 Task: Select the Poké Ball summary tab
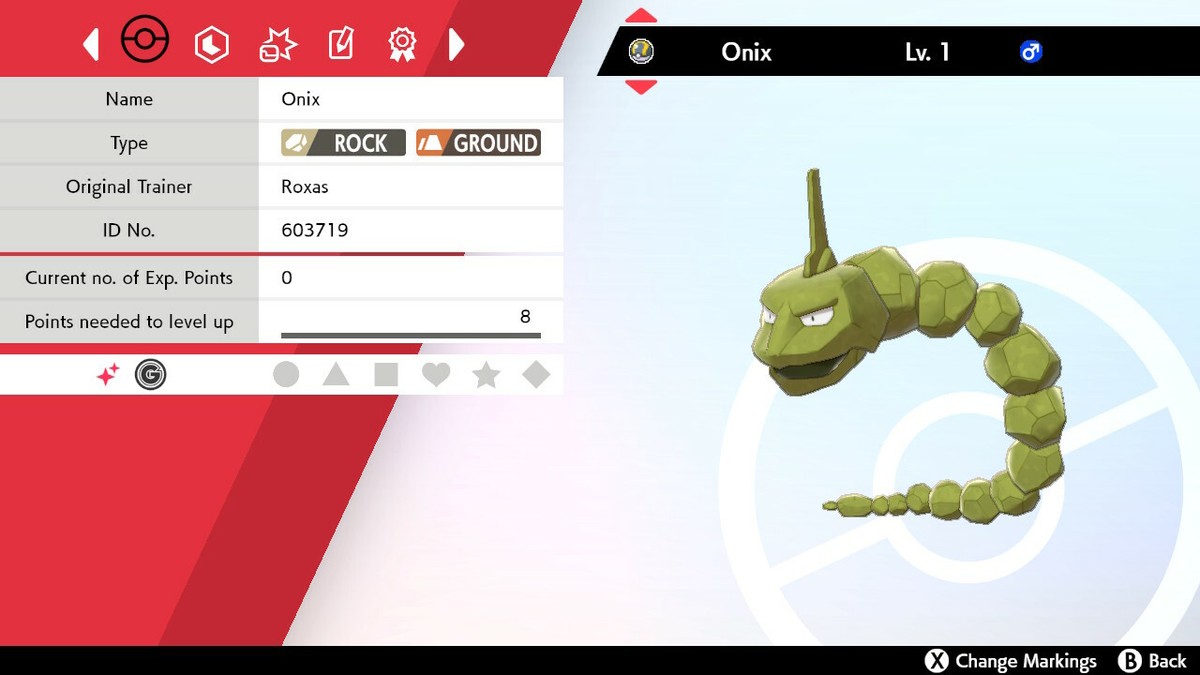(145, 42)
